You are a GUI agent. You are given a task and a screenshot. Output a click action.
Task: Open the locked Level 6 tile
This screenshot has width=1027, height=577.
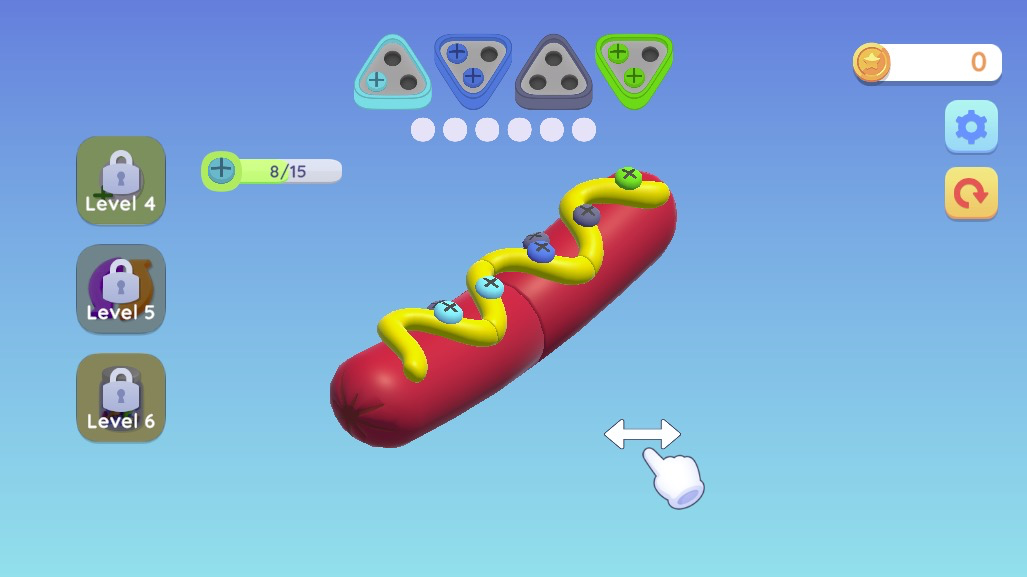pos(121,398)
